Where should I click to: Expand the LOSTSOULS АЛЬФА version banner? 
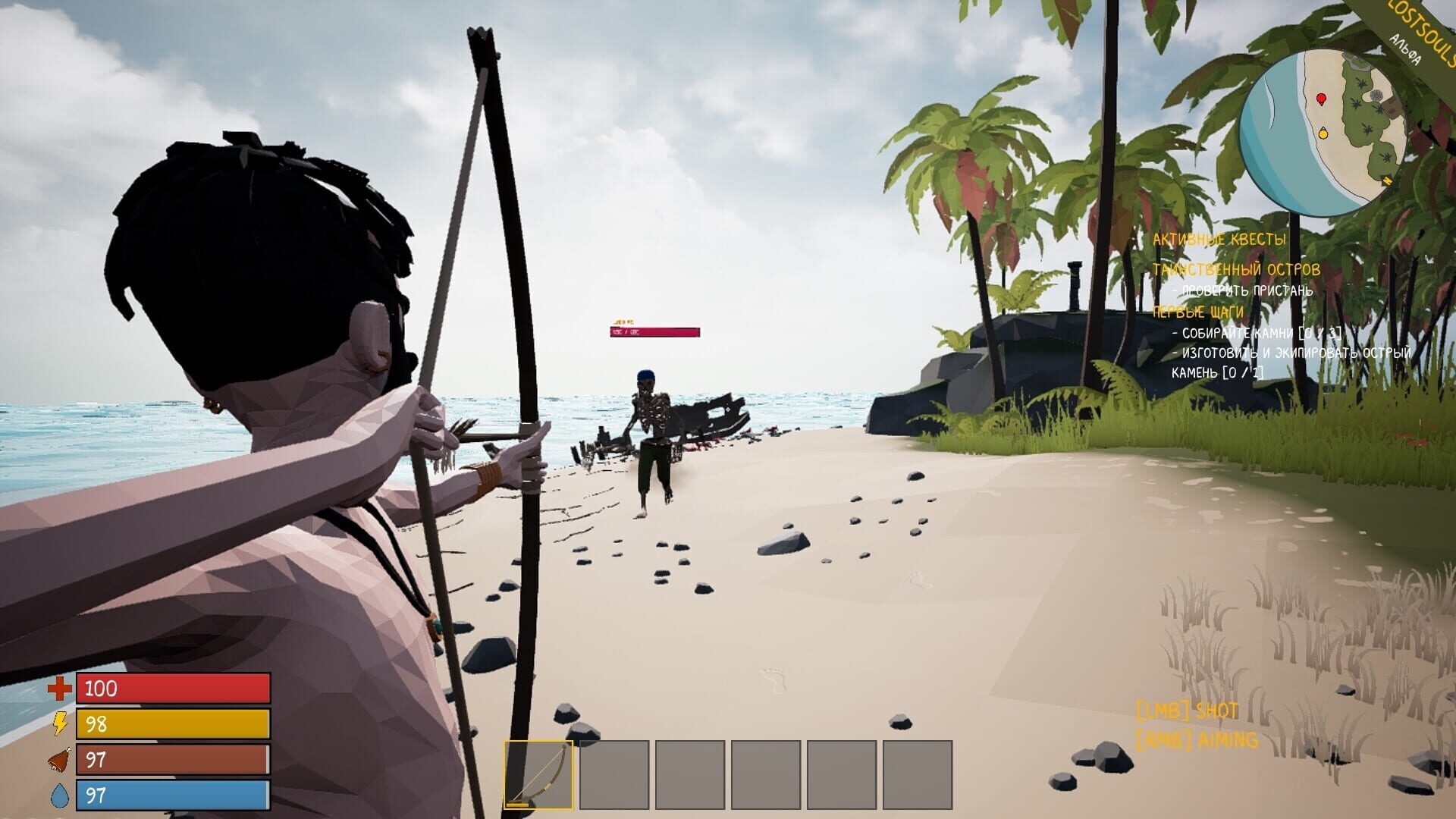(x=1415, y=32)
